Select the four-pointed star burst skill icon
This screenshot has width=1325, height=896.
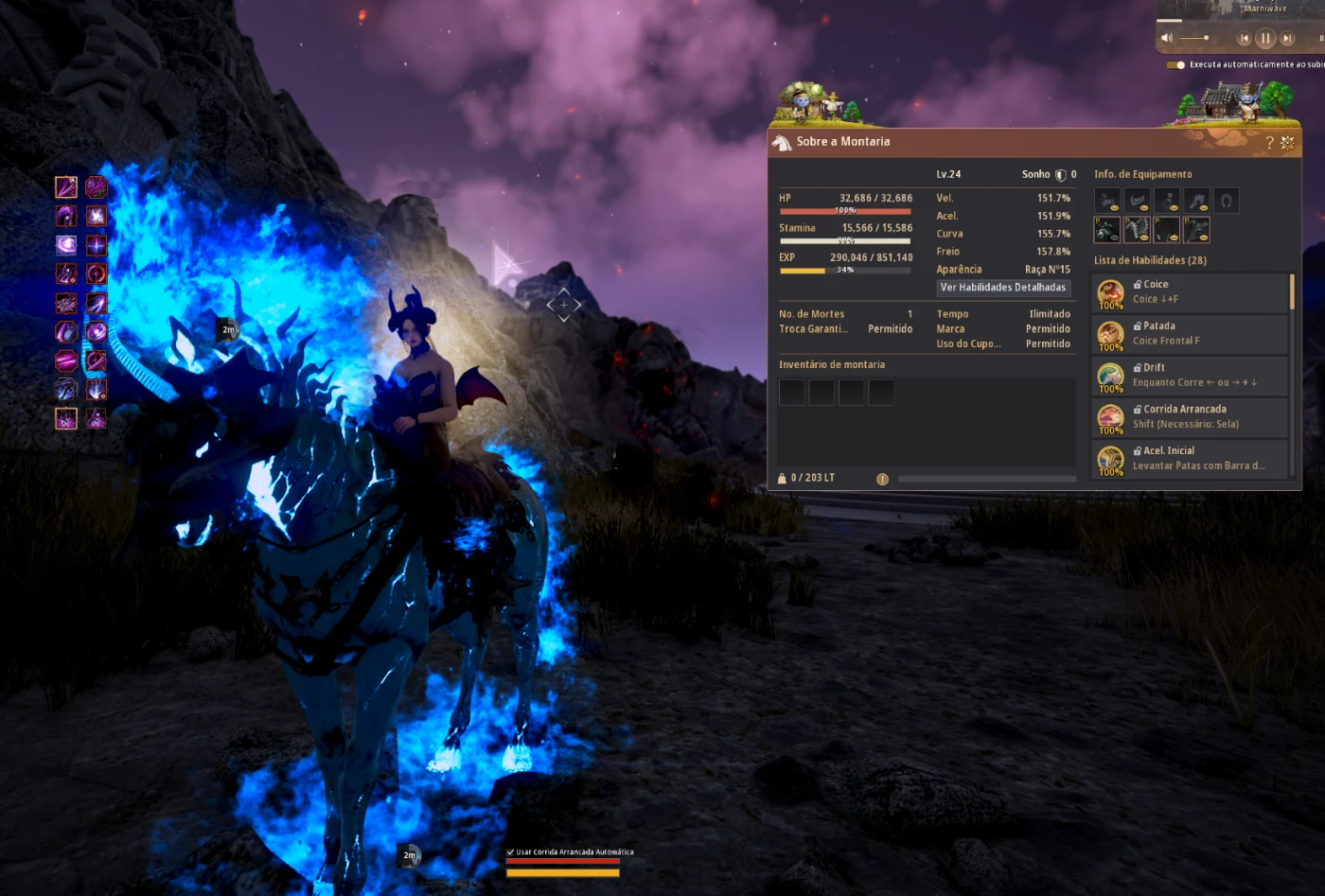point(97,245)
